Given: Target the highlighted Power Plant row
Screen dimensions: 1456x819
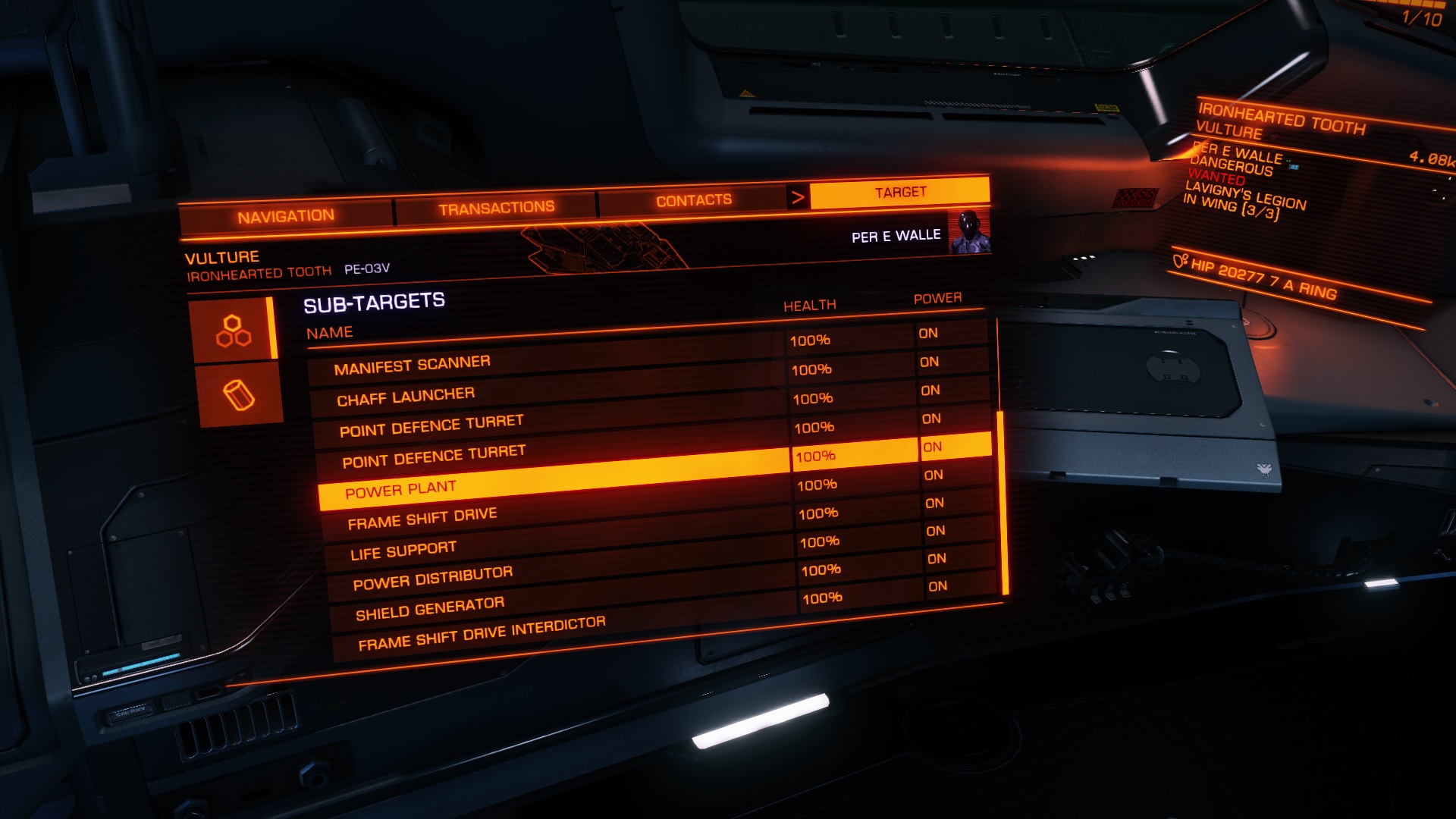Looking at the screenshot, I should (x=400, y=490).
